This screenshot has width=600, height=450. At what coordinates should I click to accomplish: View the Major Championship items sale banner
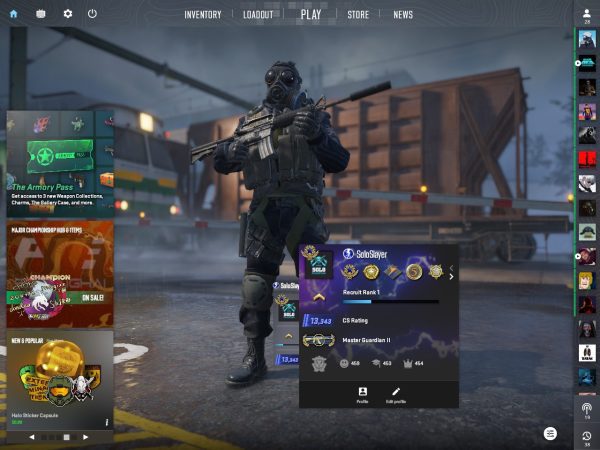point(60,273)
